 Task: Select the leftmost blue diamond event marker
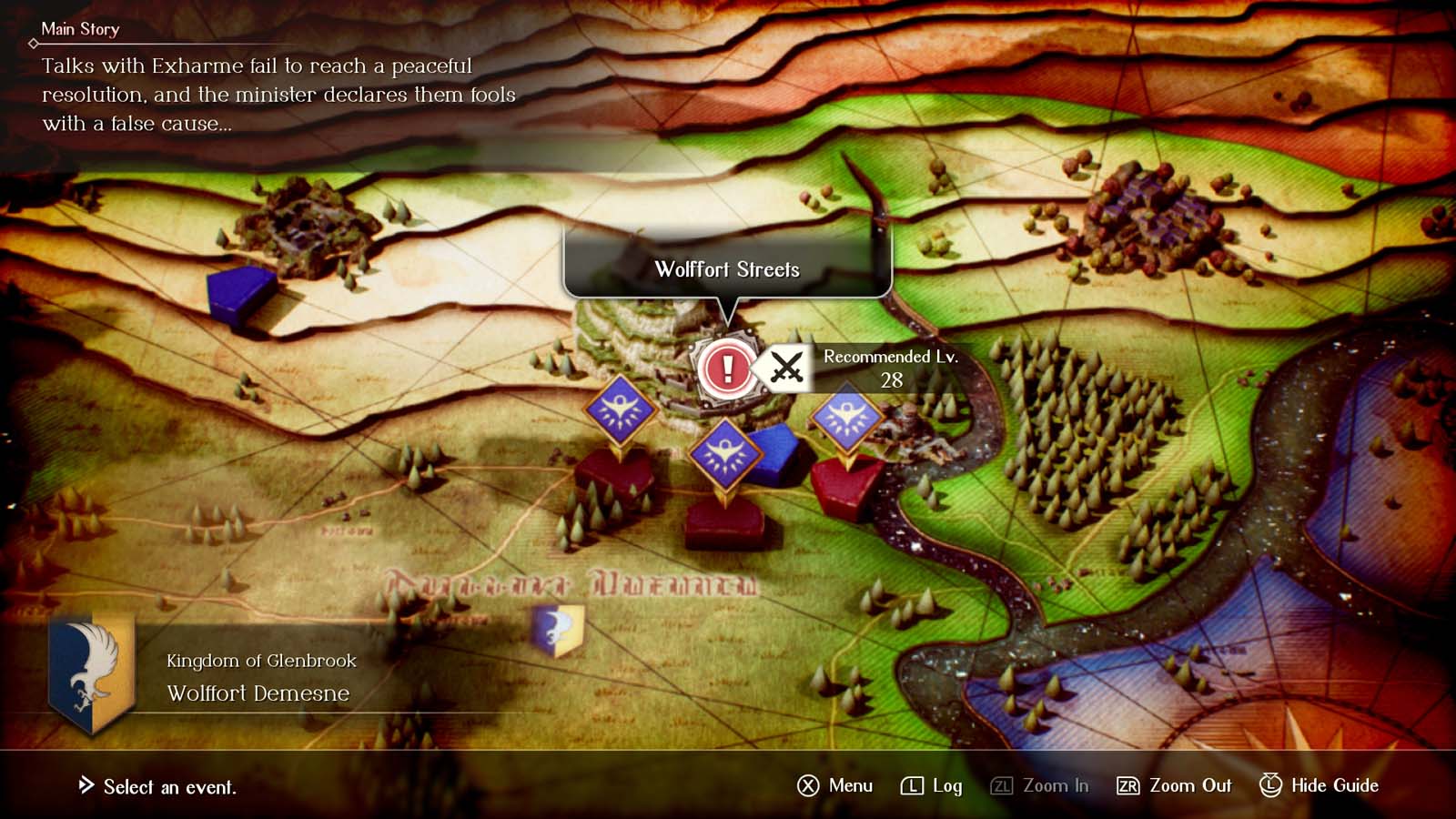click(x=620, y=410)
